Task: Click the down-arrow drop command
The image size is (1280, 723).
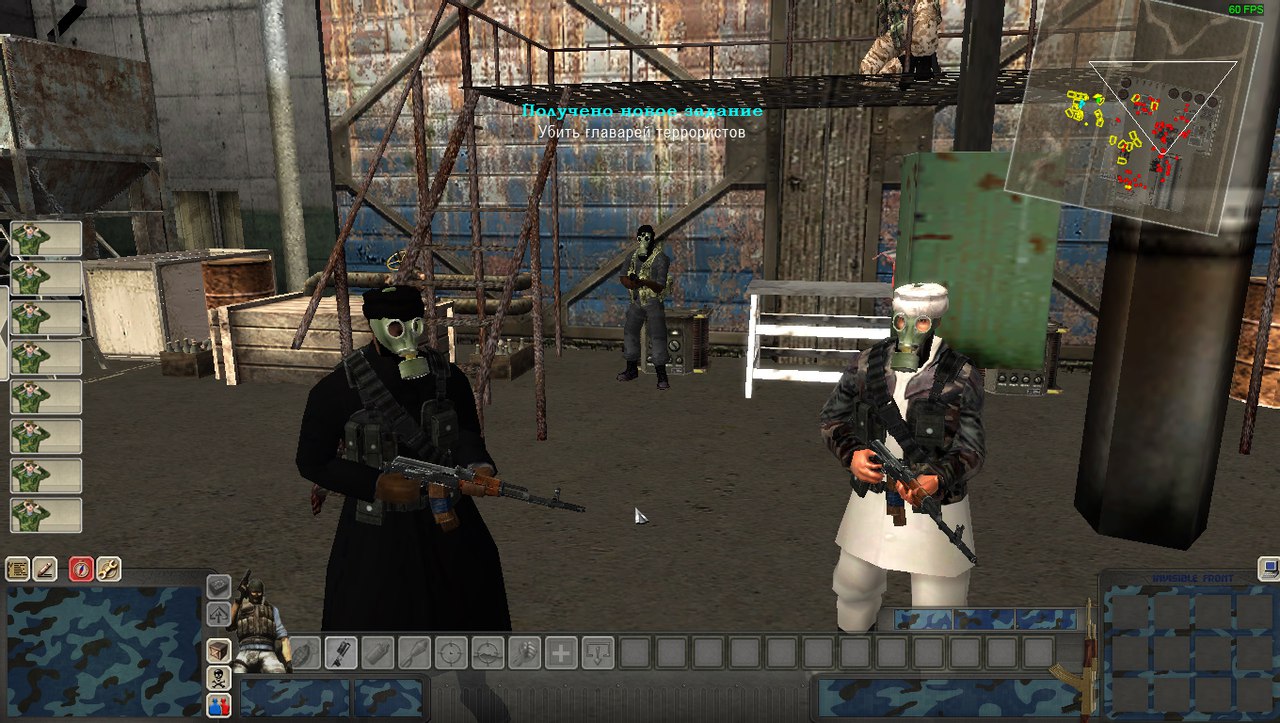Action: pos(598,653)
